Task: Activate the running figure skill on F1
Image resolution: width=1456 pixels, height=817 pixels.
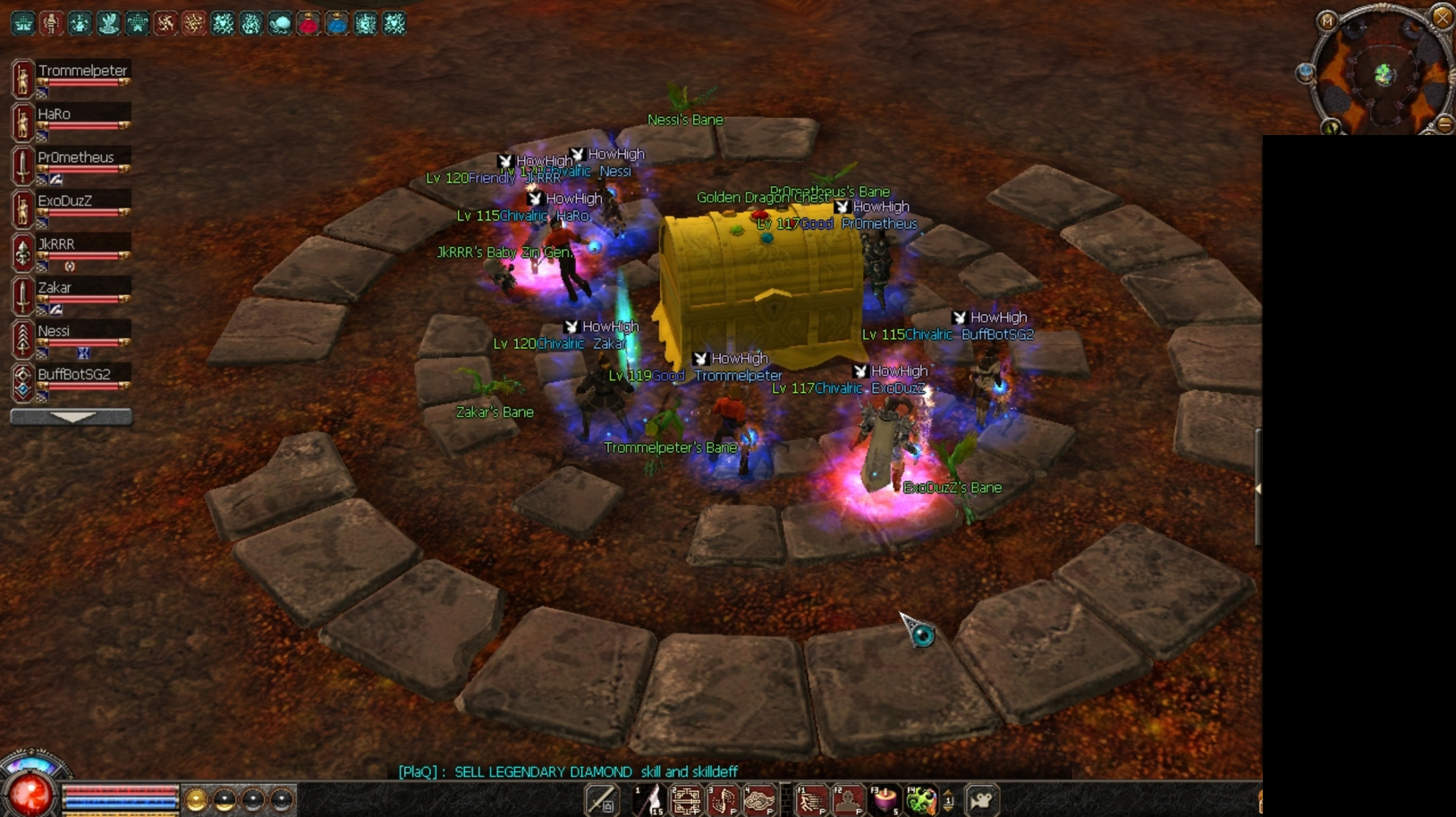Action: (x=812, y=800)
